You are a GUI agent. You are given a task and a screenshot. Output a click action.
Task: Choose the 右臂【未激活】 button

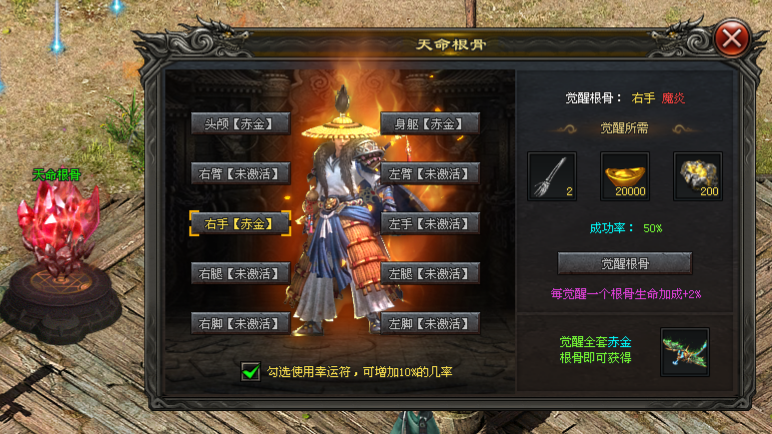[x=240, y=173]
